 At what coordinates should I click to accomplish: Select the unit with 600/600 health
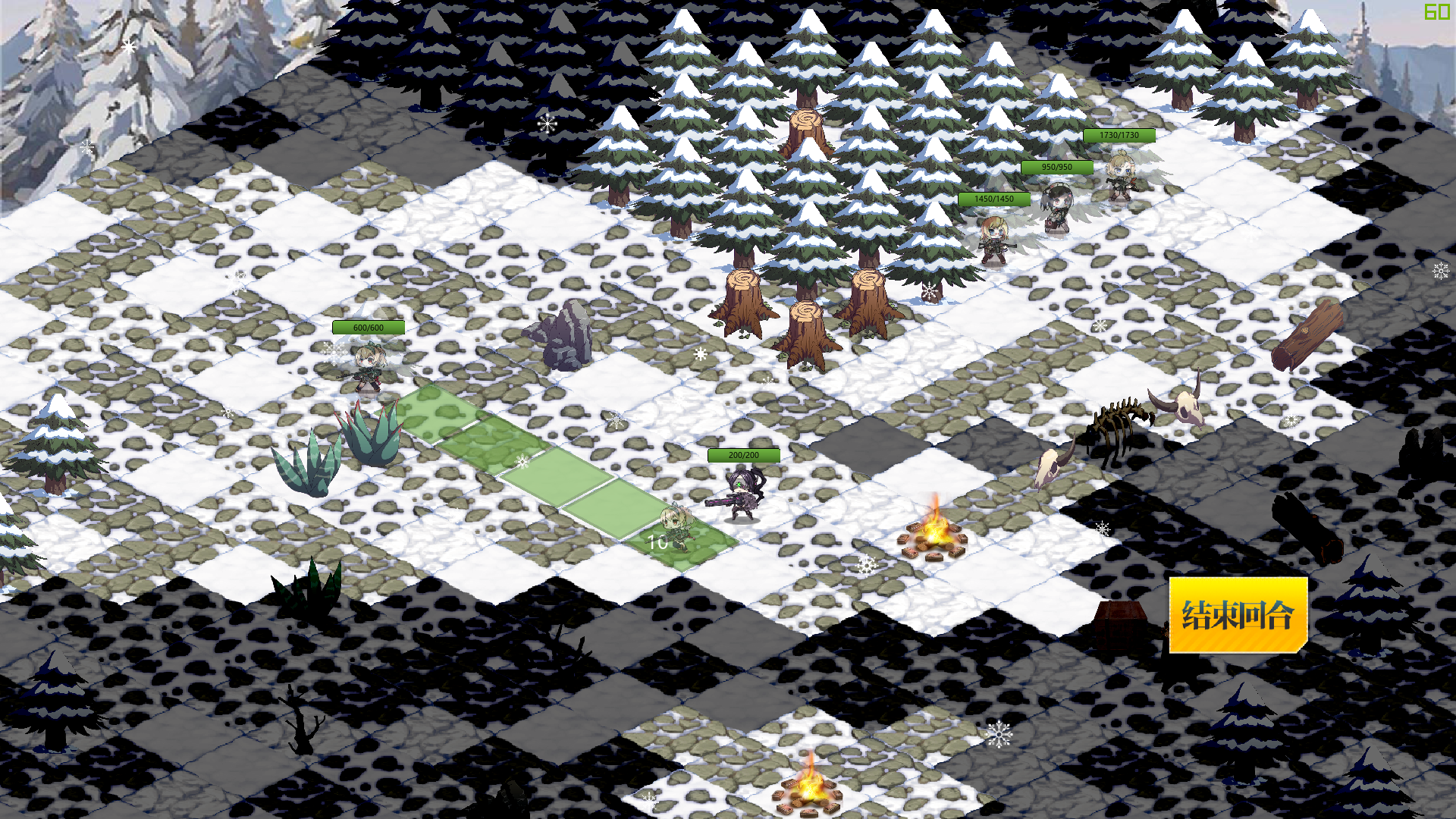pyautogui.click(x=369, y=368)
